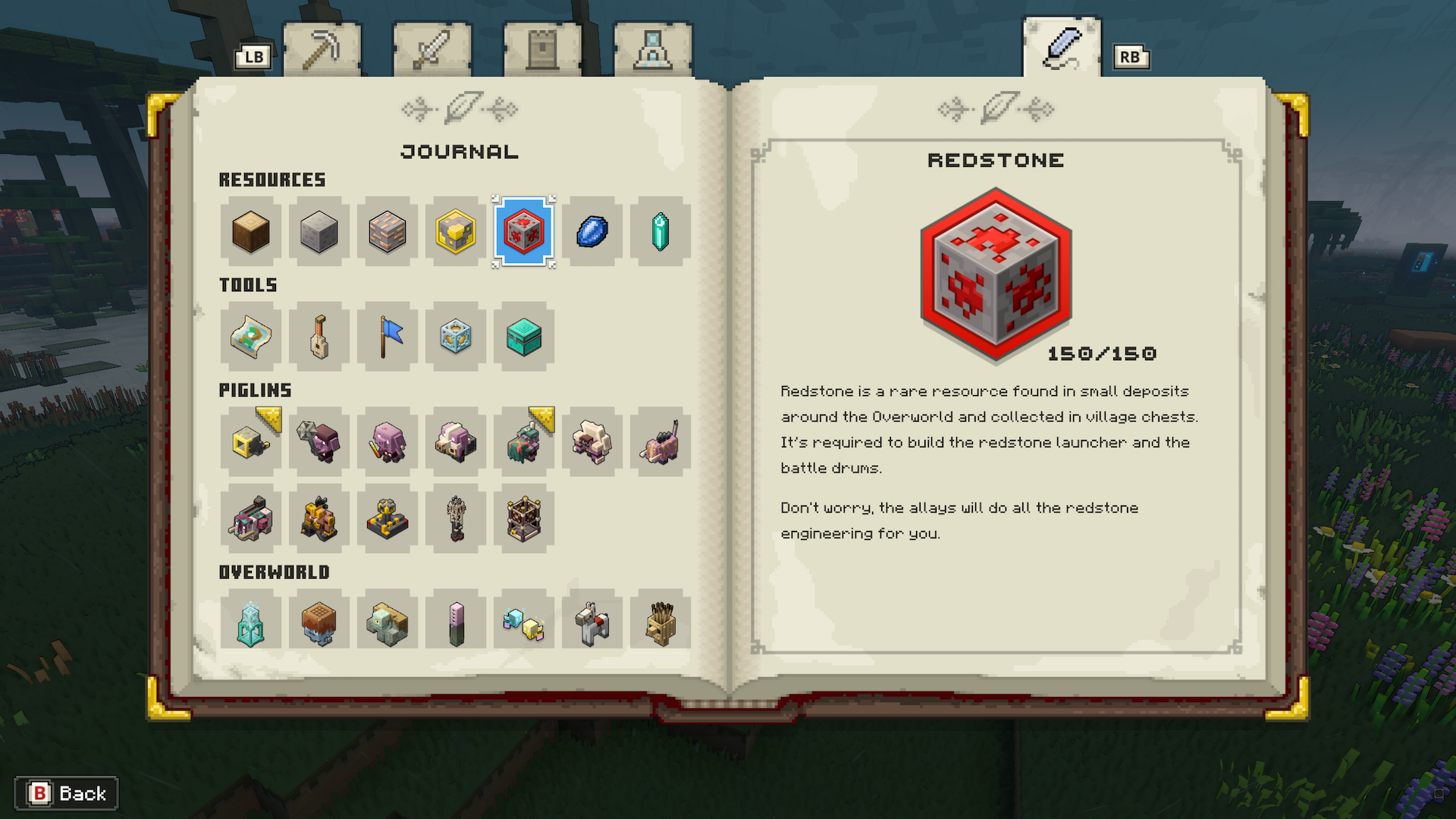1456x819 pixels.
Task: Open the stone resource entry
Action: (319, 232)
